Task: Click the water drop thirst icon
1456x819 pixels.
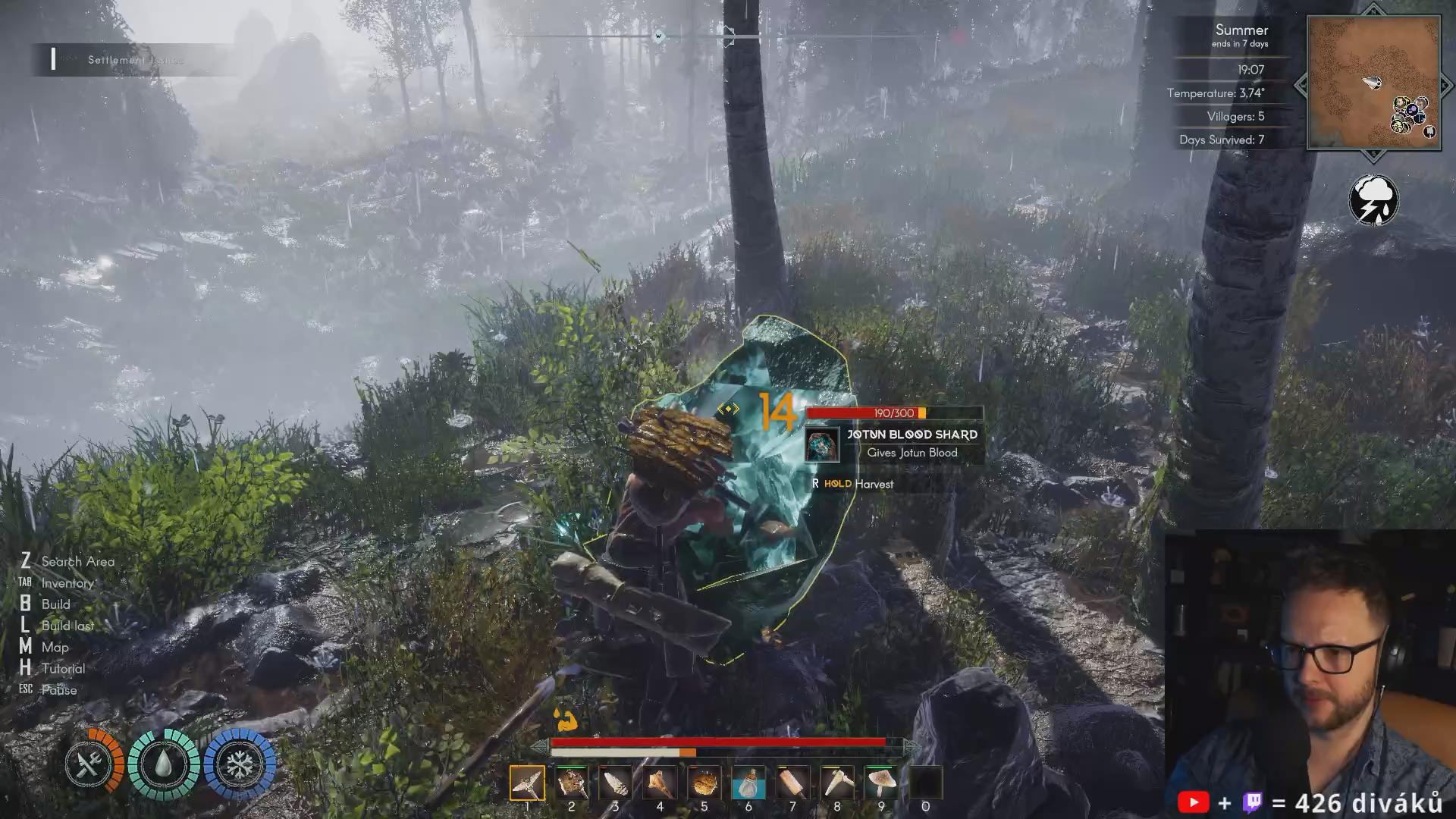Action: [x=164, y=764]
